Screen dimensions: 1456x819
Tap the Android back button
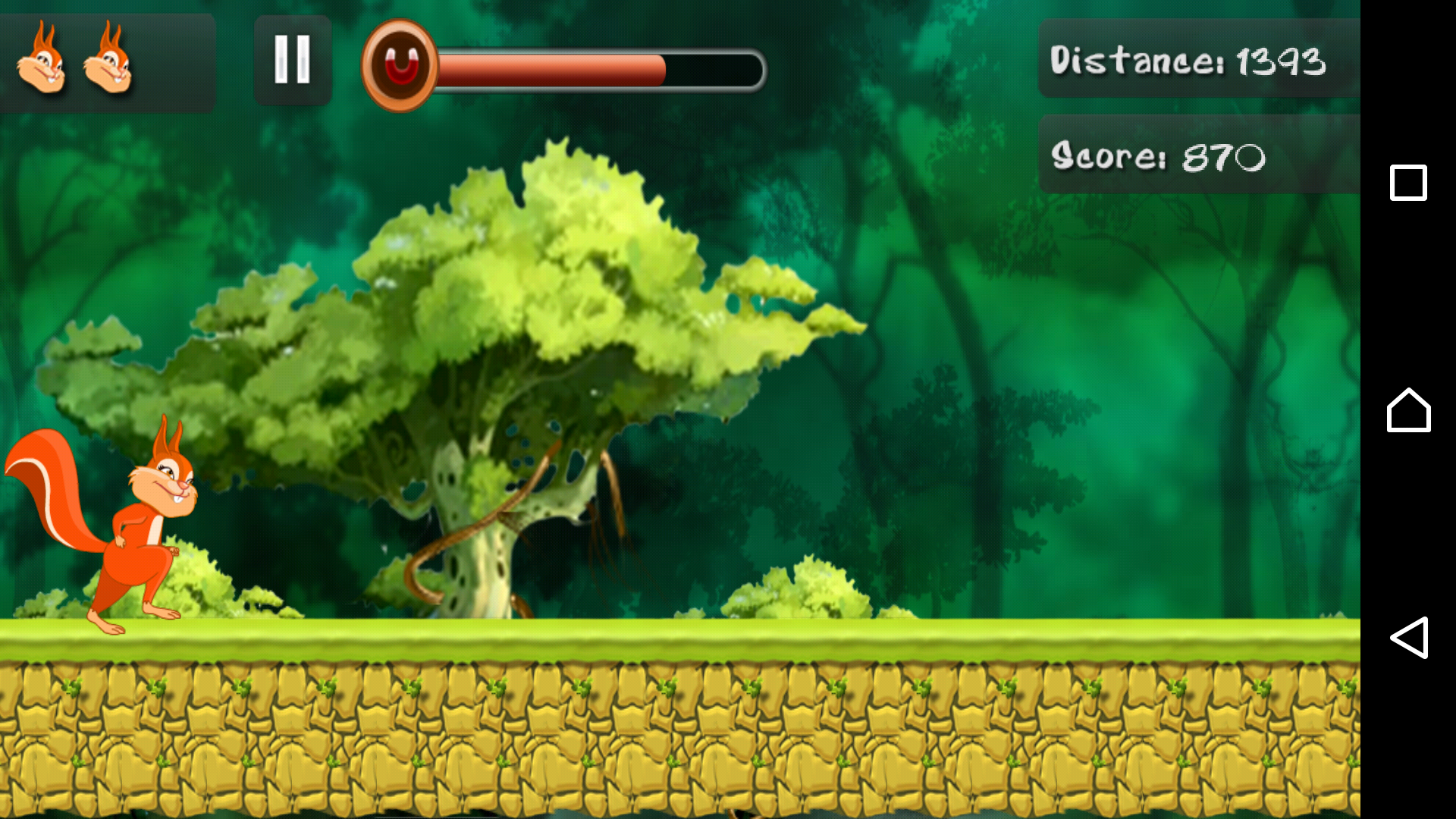(x=1409, y=637)
